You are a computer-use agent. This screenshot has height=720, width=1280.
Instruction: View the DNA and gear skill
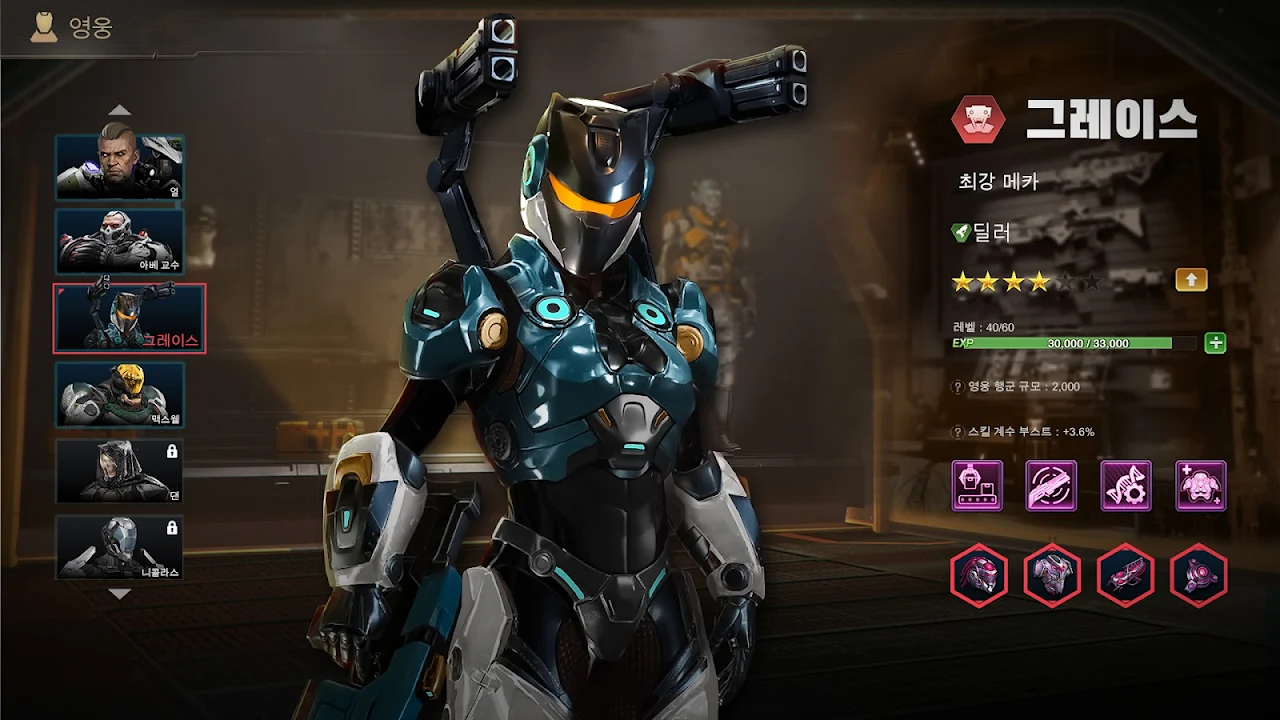click(1126, 486)
